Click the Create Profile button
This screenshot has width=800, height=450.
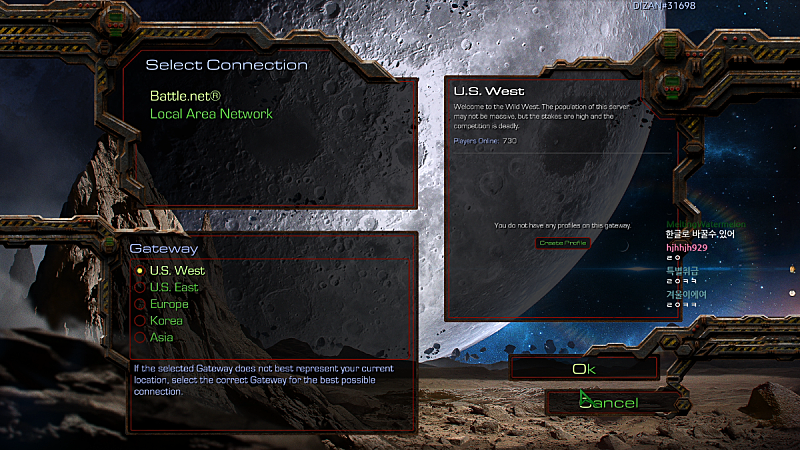562,243
